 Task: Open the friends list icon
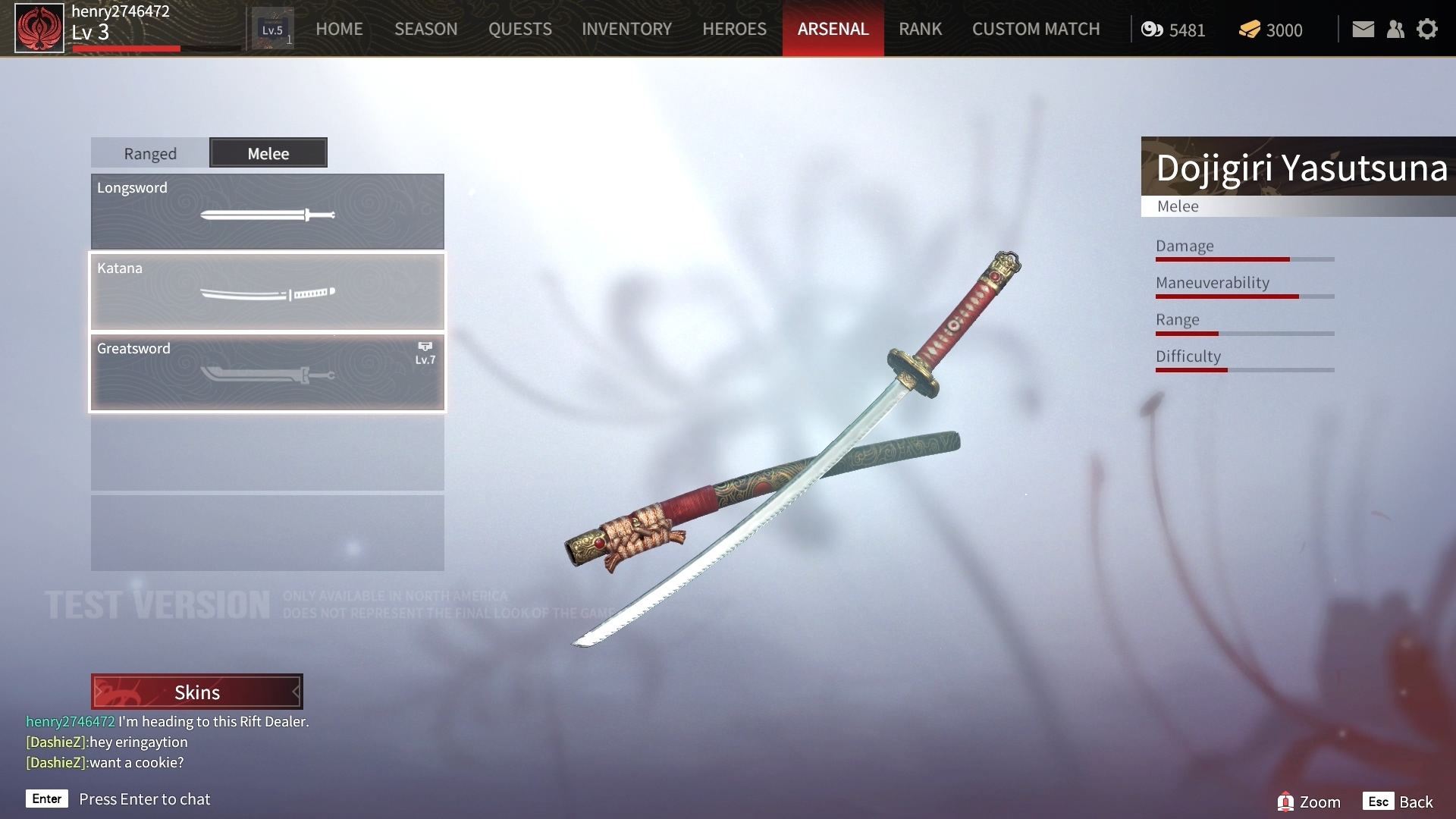coord(1395,30)
